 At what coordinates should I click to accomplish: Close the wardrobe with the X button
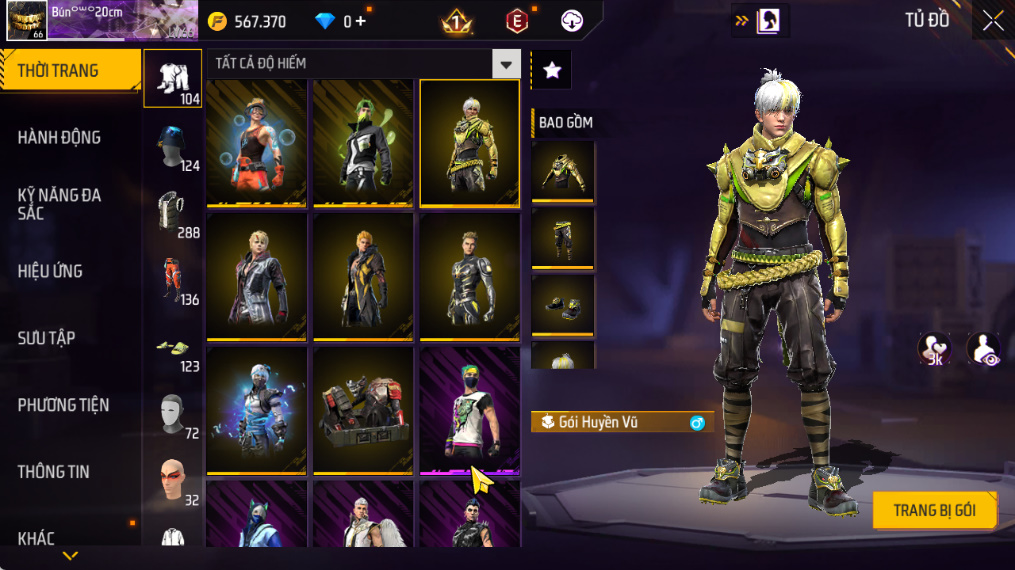(x=992, y=21)
